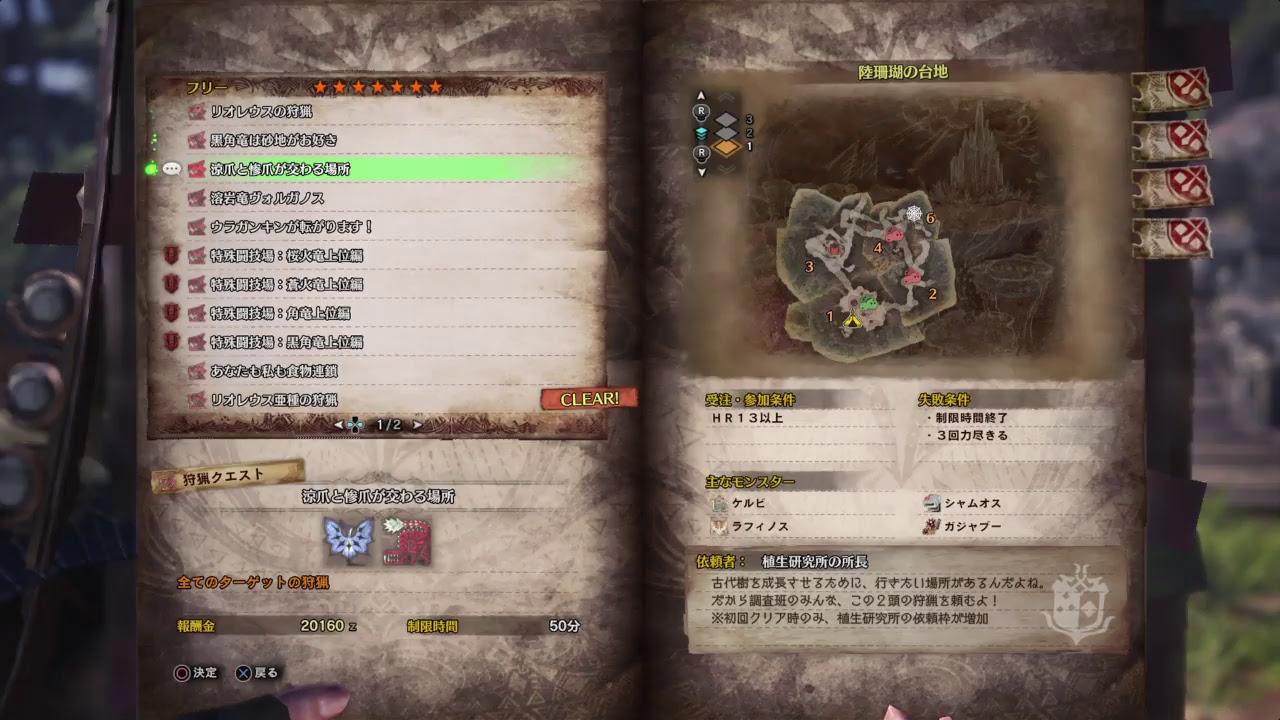Click the seven-star difficulty rating row

point(375,88)
